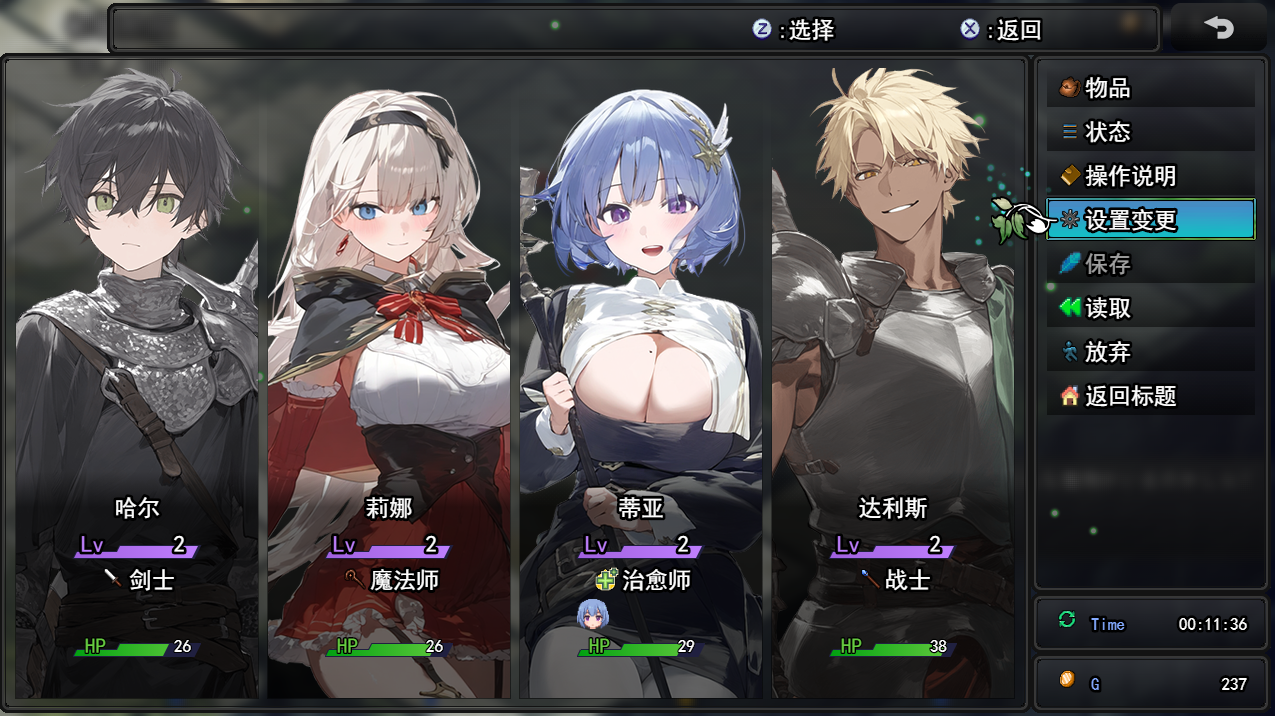Choose party member 莉娜 the mage
1275x716 pixels.
click(x=389, y=380)
